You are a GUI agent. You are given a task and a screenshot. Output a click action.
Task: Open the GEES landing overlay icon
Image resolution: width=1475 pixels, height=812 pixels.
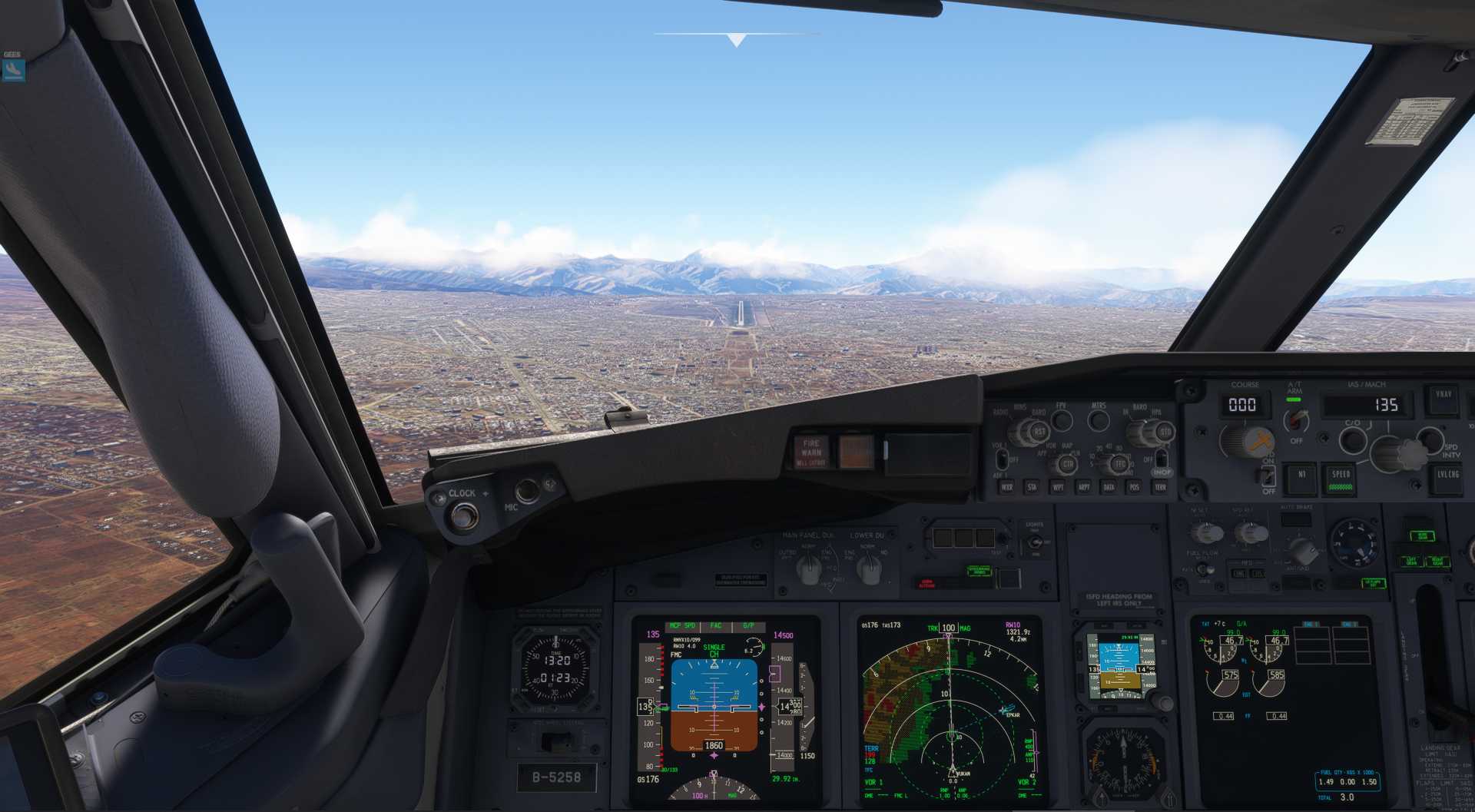point(13,70)
